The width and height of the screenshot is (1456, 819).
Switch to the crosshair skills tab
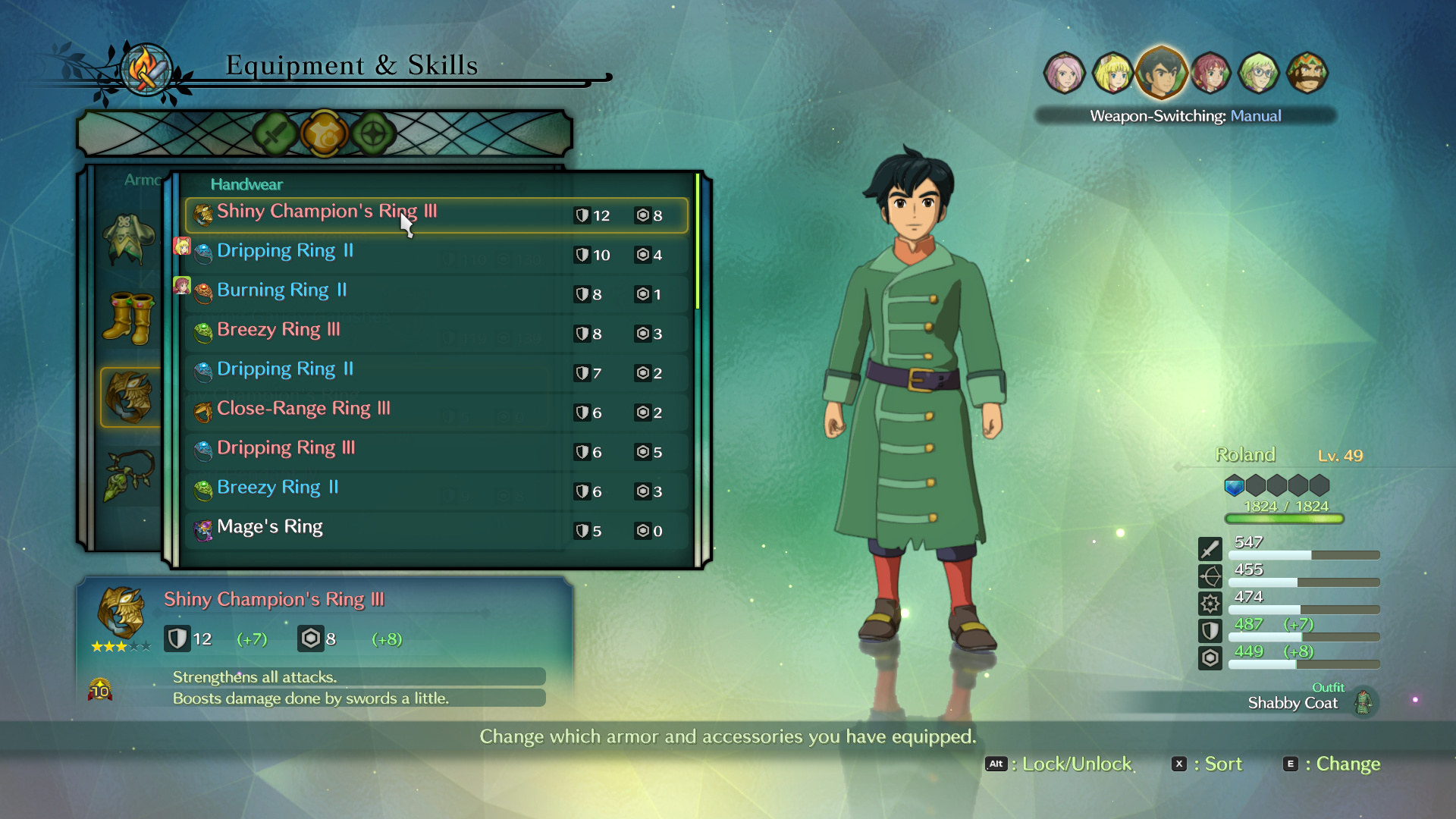(373, 134)
